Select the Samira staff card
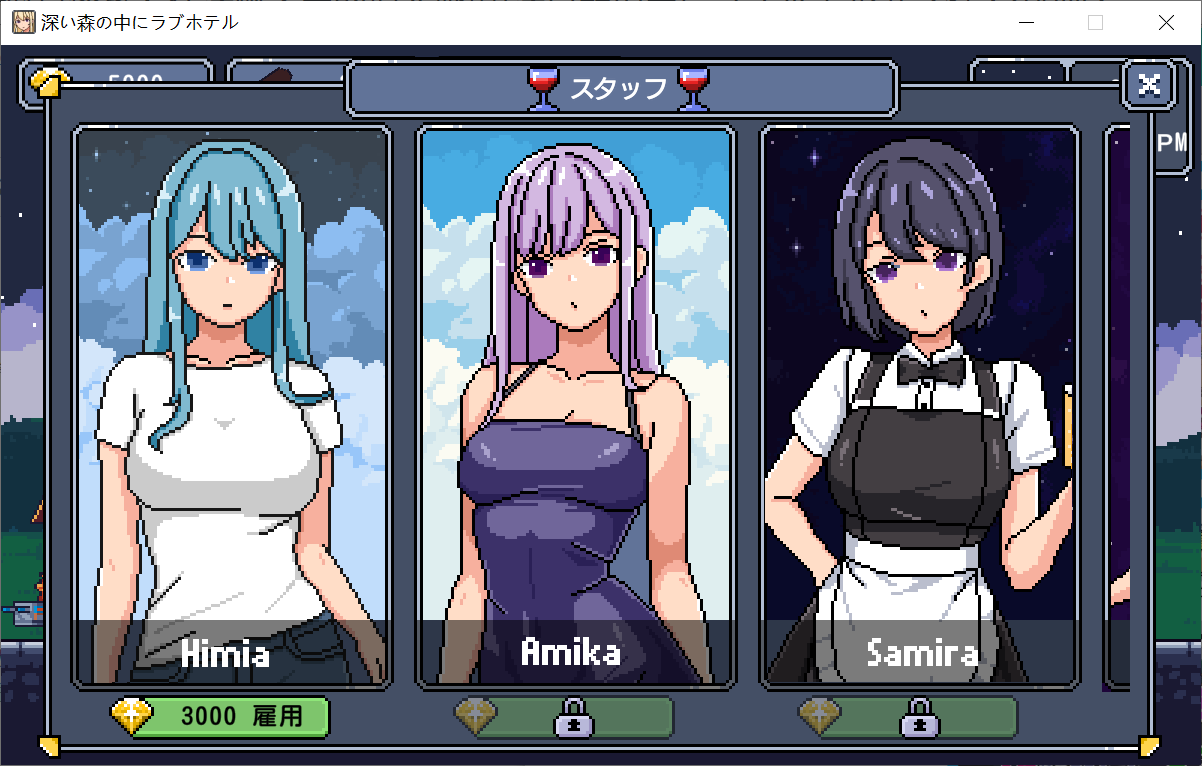The height and width of the screenshot is (766, 1202). click(x=919, y=407)
